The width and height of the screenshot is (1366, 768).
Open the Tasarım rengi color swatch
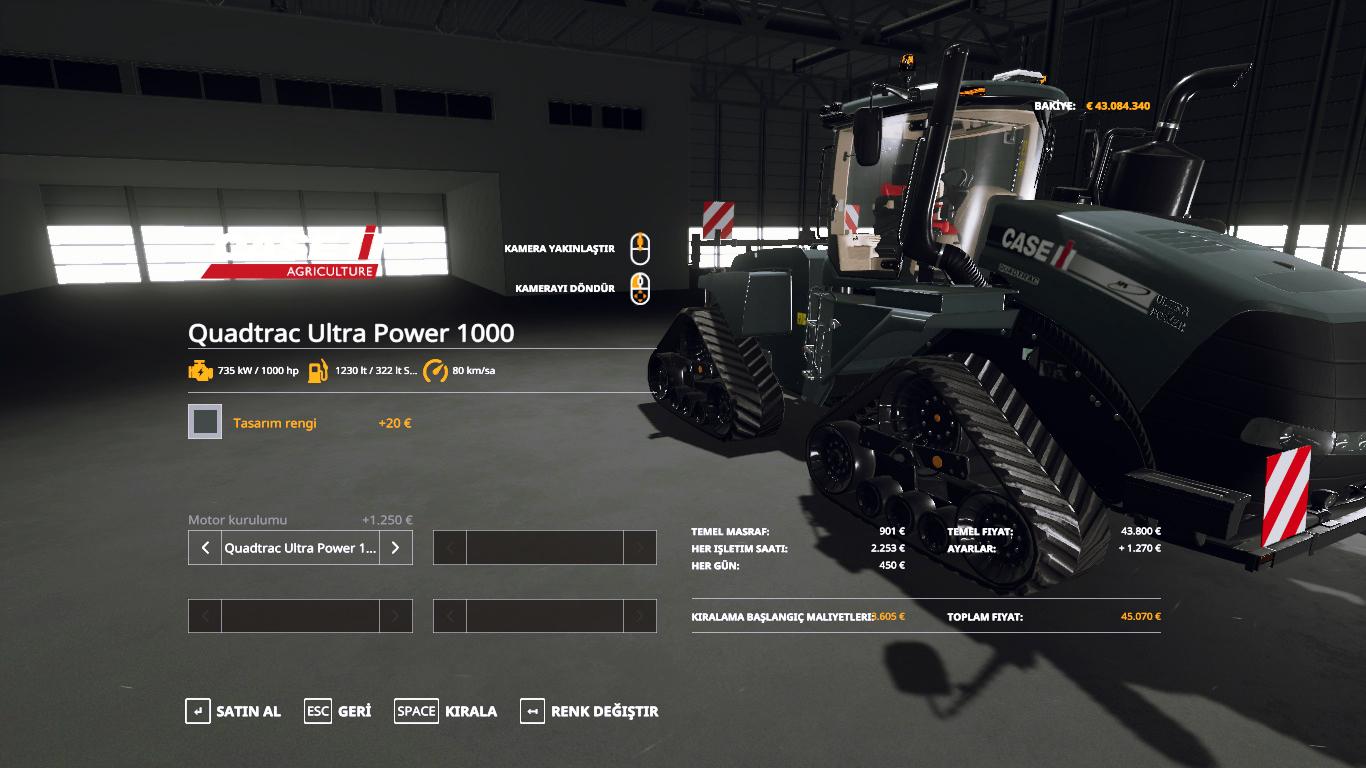(205, 422)
